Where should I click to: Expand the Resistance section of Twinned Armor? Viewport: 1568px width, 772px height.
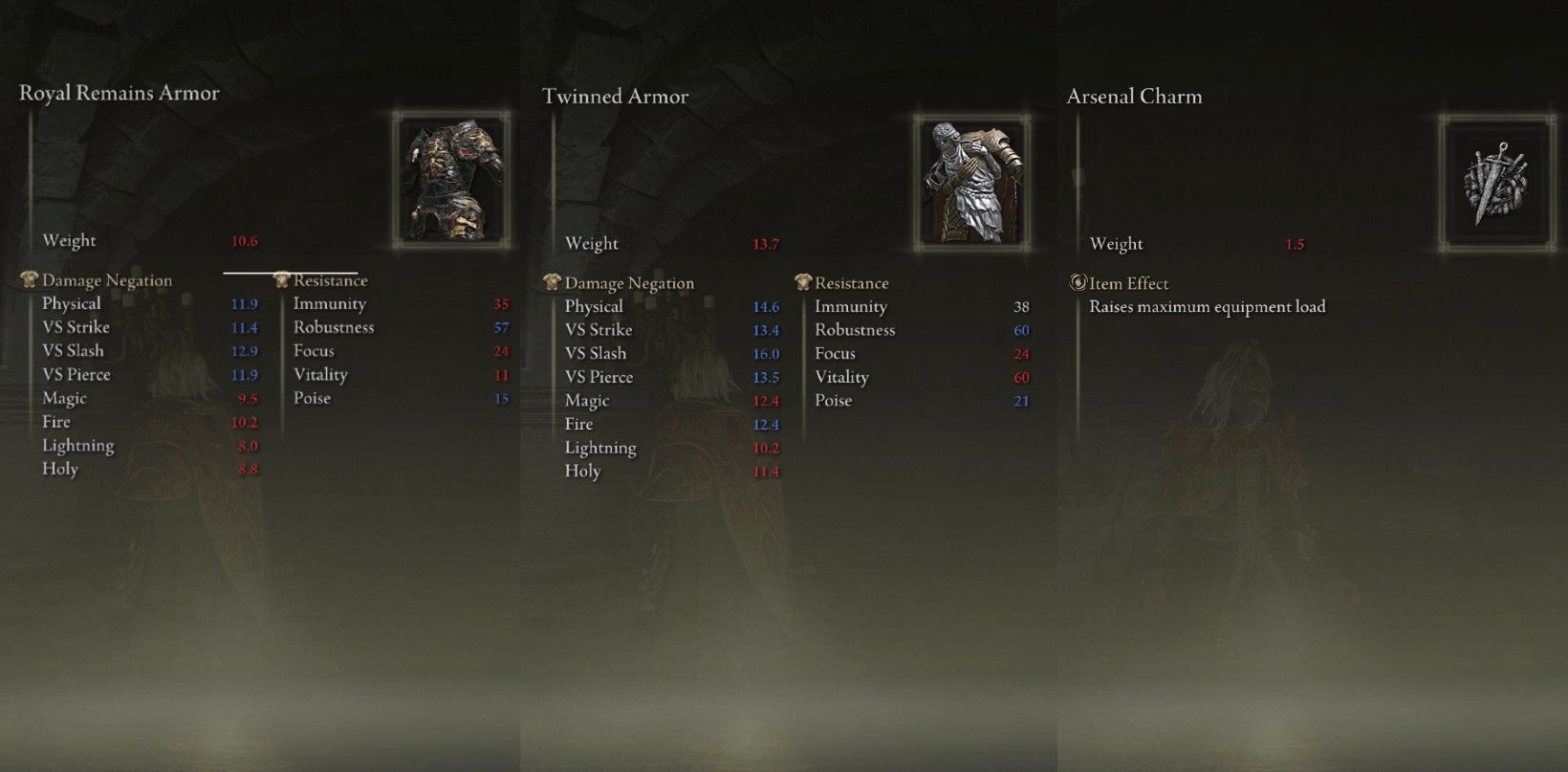(850, 282)
